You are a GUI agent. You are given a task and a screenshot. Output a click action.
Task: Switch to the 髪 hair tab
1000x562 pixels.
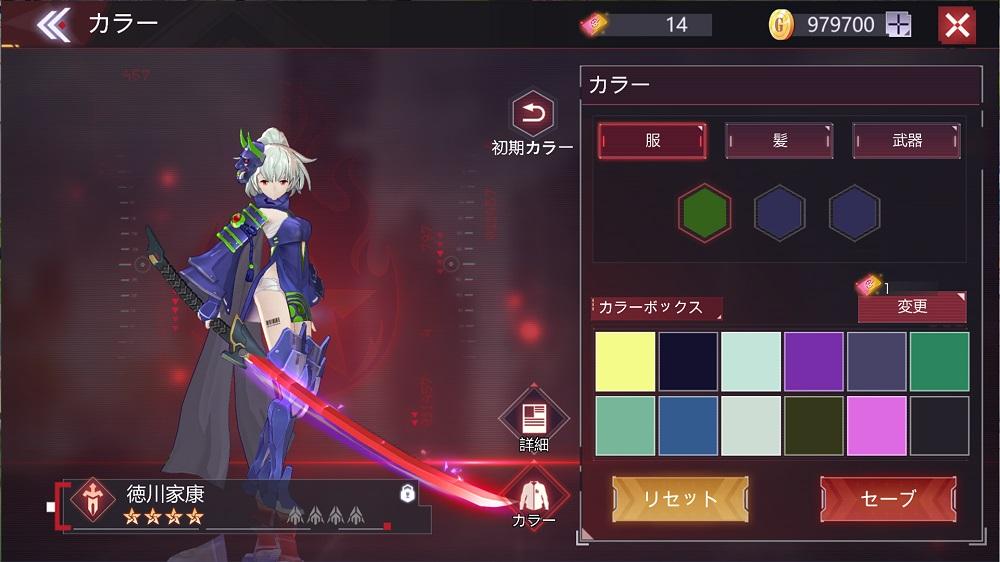(779, 141)
